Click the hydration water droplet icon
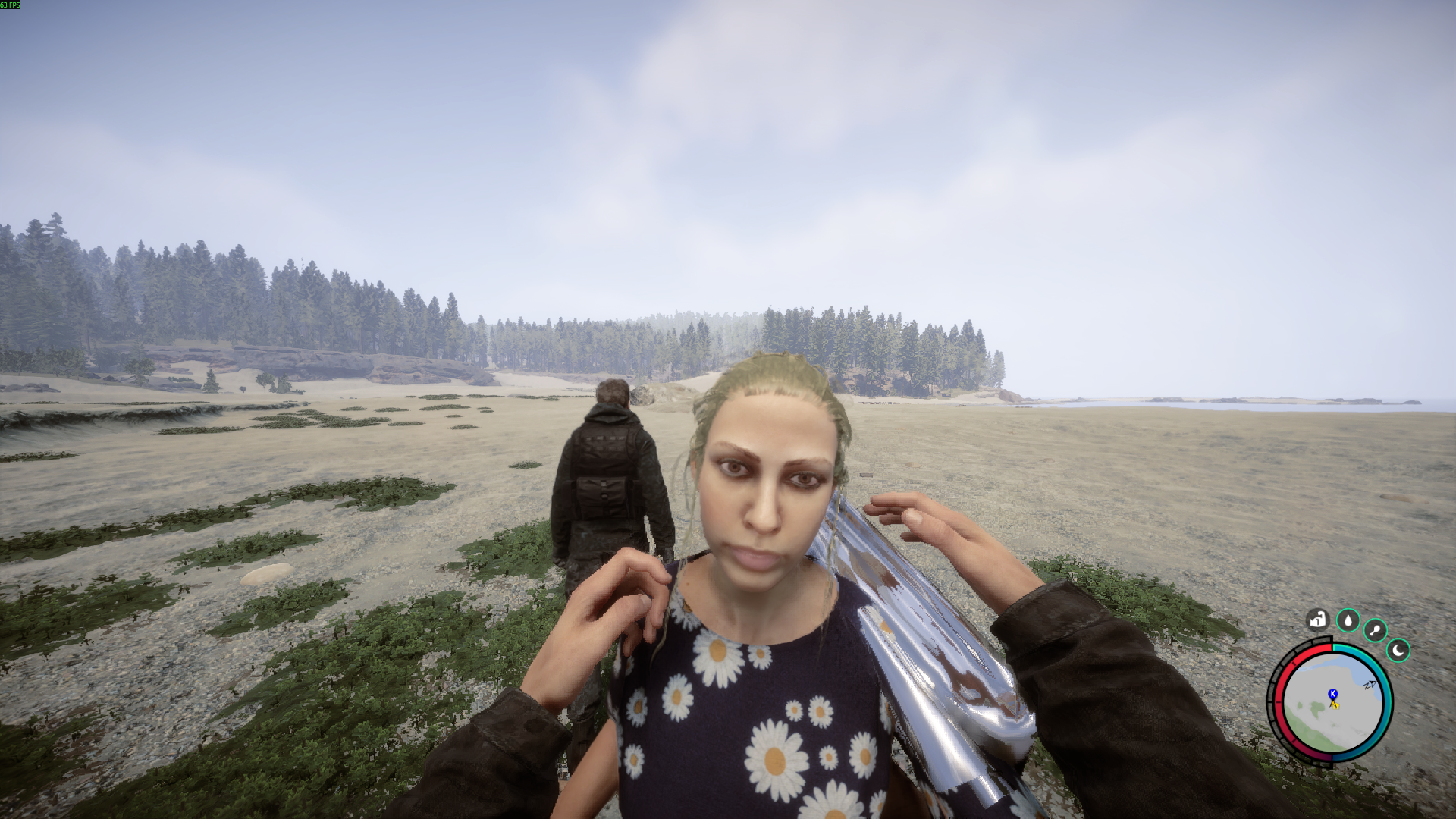Screen dimensions: 1456x819 click(x=1348, y=621)
